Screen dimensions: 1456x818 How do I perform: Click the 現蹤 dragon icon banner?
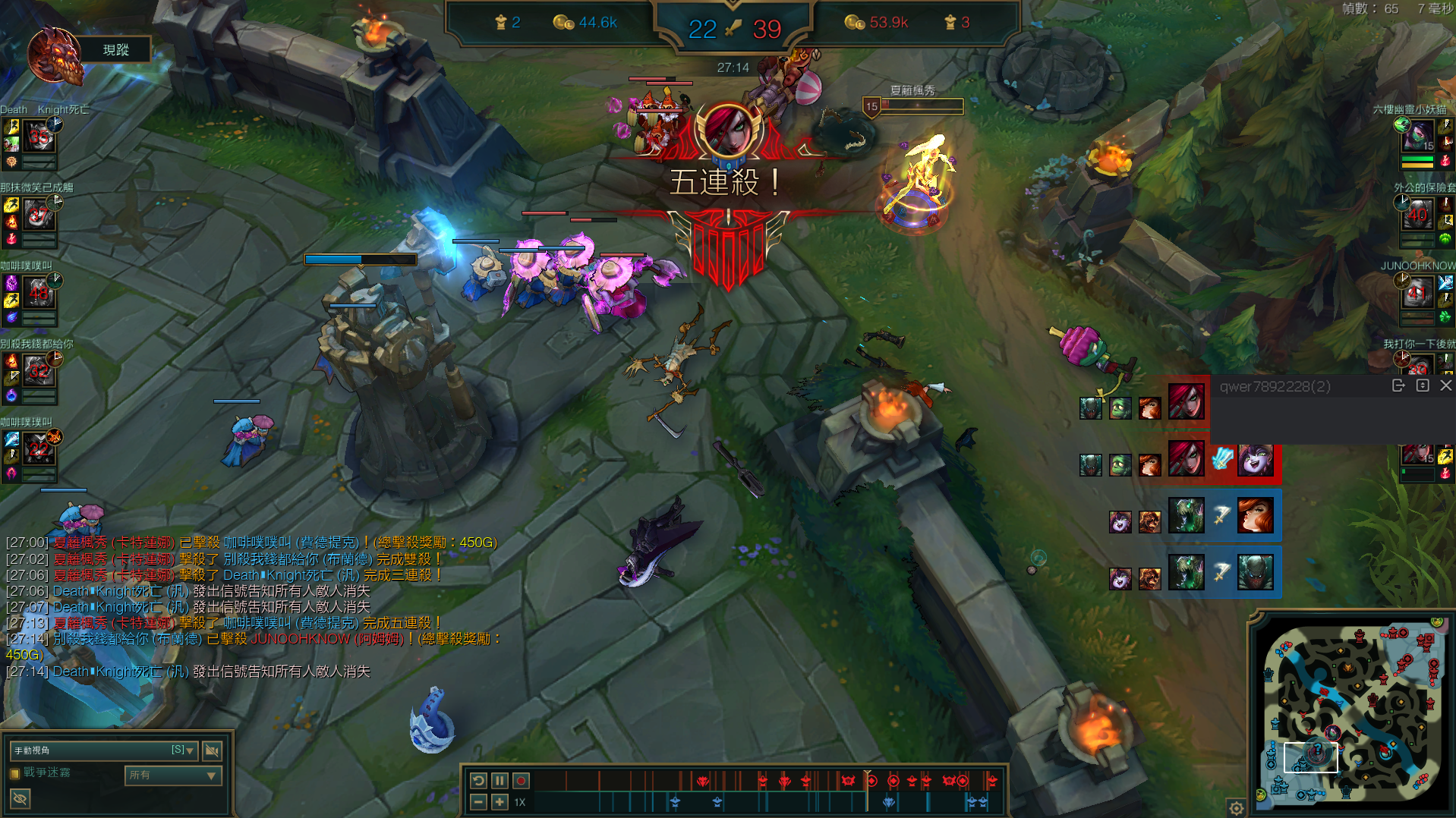tap(55, 53)
